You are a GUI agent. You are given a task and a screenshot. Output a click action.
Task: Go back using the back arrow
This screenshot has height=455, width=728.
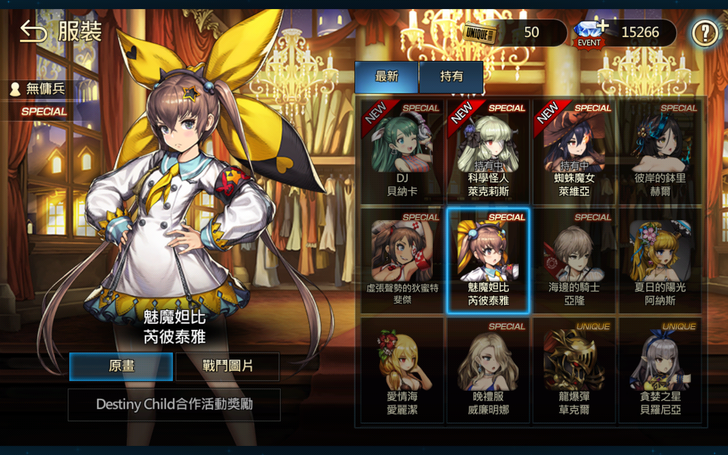coord(33,32)
